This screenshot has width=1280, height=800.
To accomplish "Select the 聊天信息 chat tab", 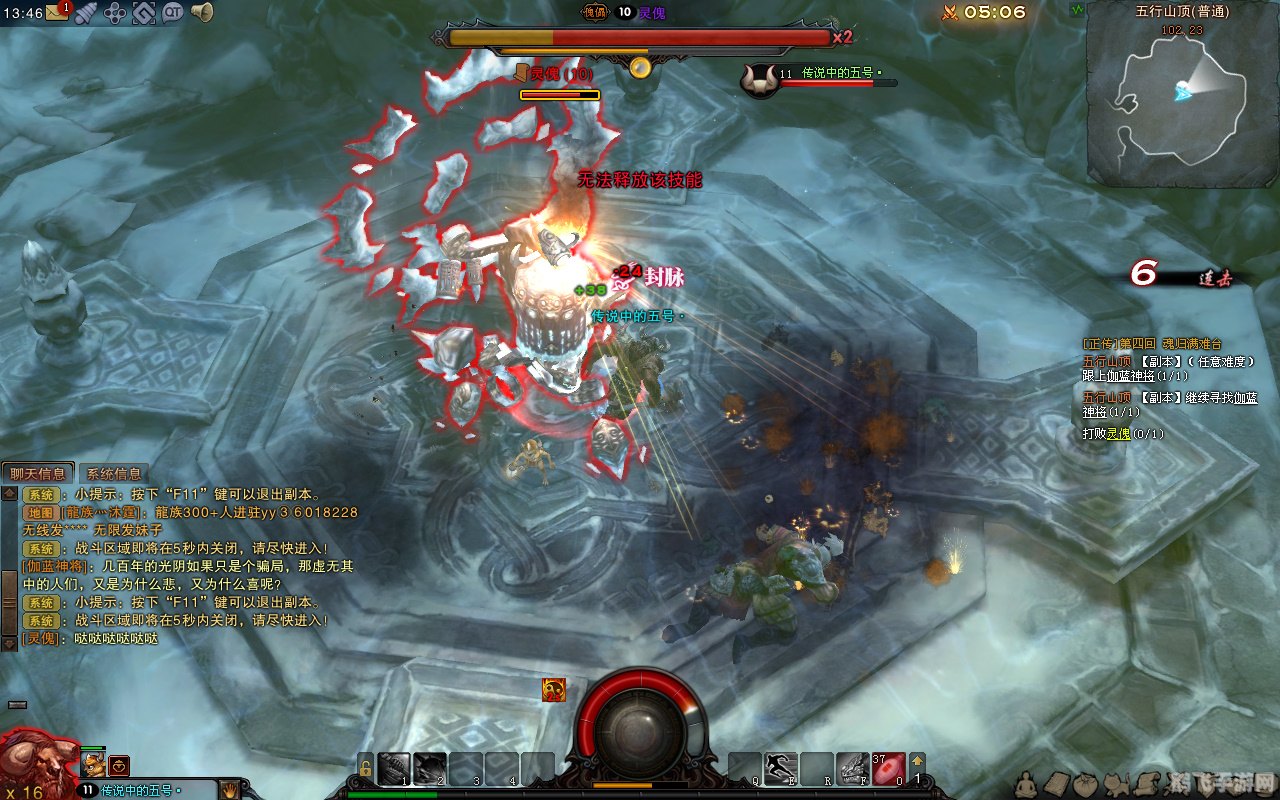I will coord(38,474).
